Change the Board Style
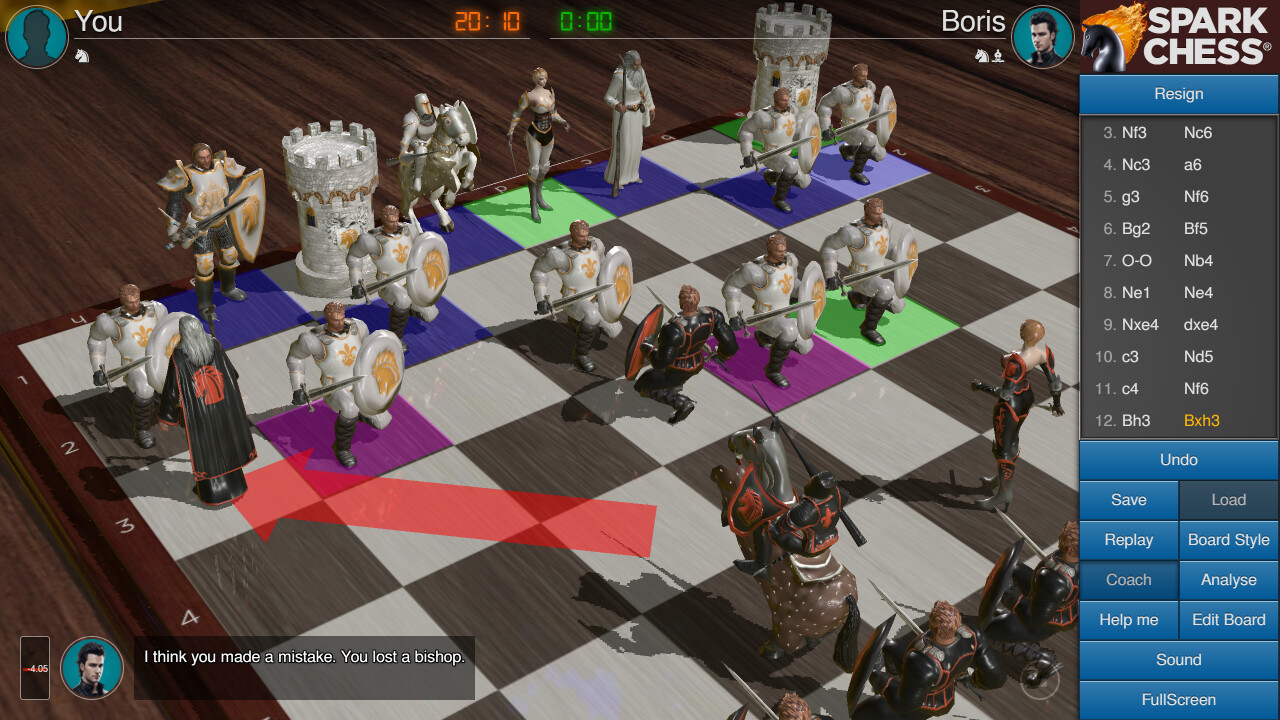Viewport: 1280px width, 720px height. [x=1228, y=540]
